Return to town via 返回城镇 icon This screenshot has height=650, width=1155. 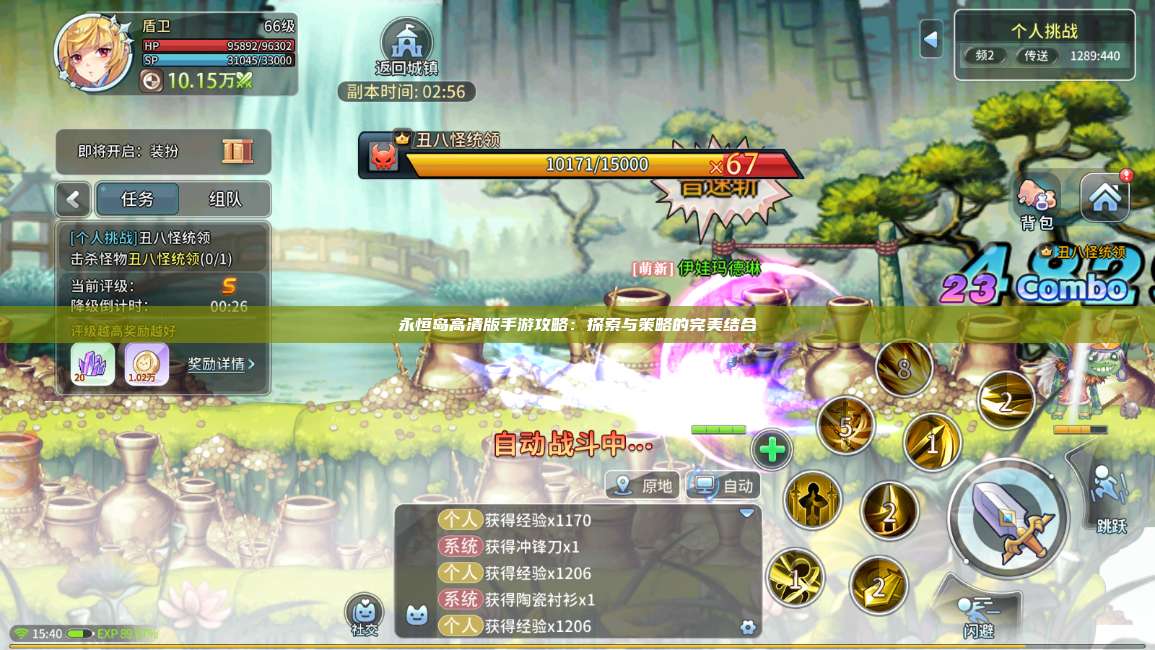[406, 45]
